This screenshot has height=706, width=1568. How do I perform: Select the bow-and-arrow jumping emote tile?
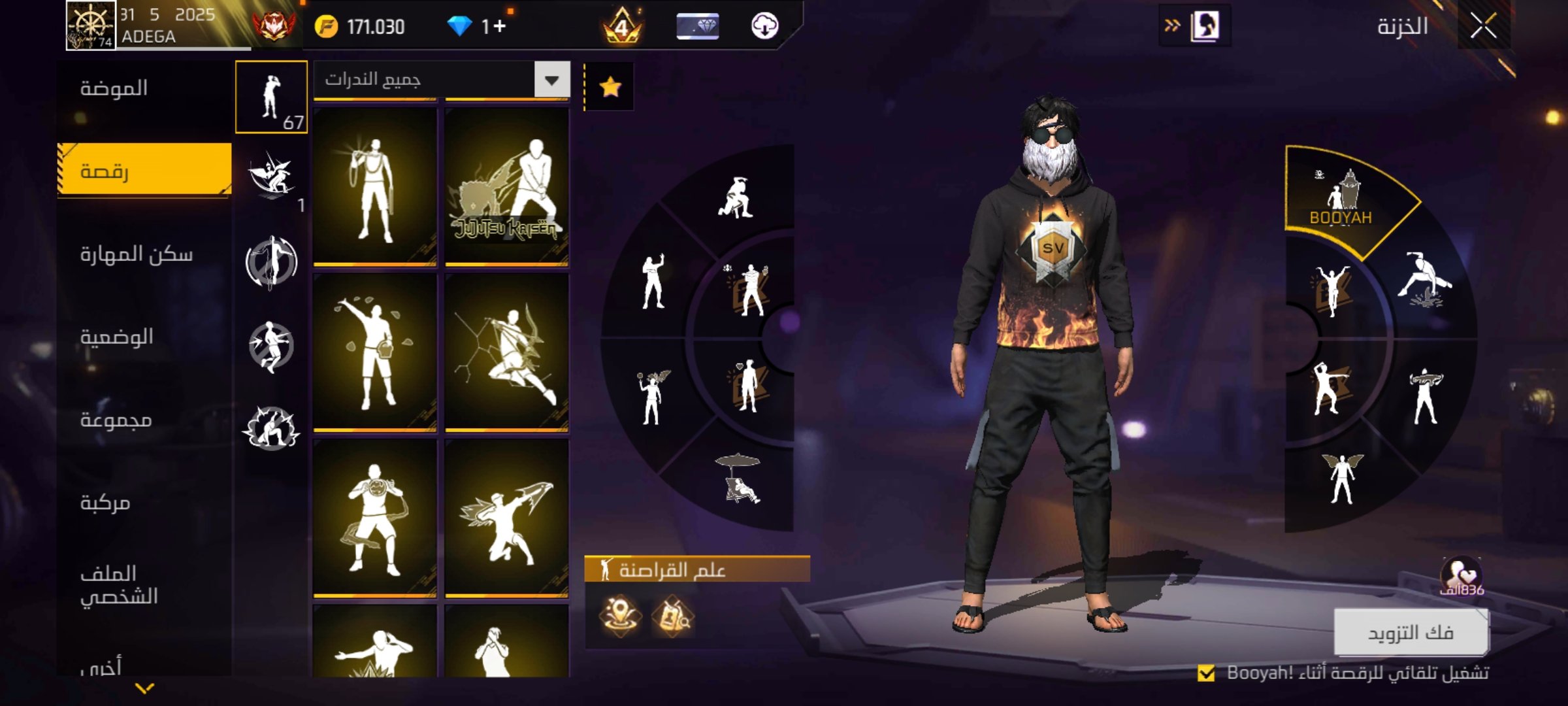point(506,353)
